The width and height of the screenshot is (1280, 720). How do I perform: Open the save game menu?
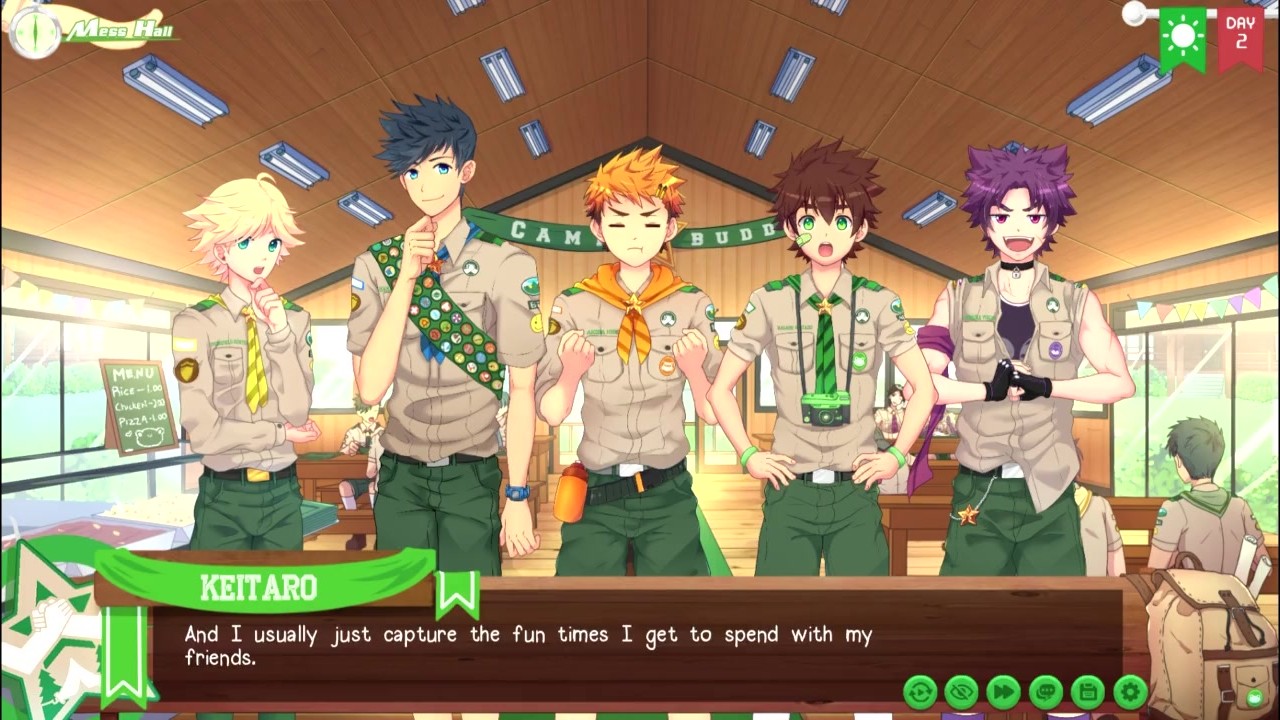point(1087,691)
